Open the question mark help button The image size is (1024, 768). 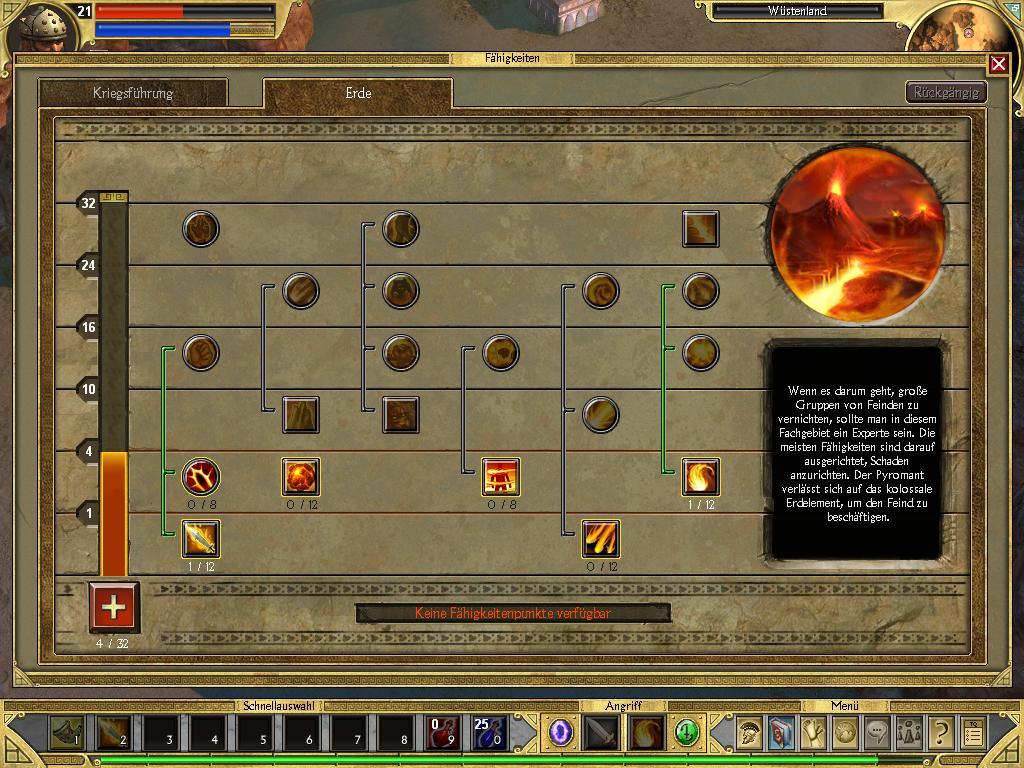click(940, 734)
